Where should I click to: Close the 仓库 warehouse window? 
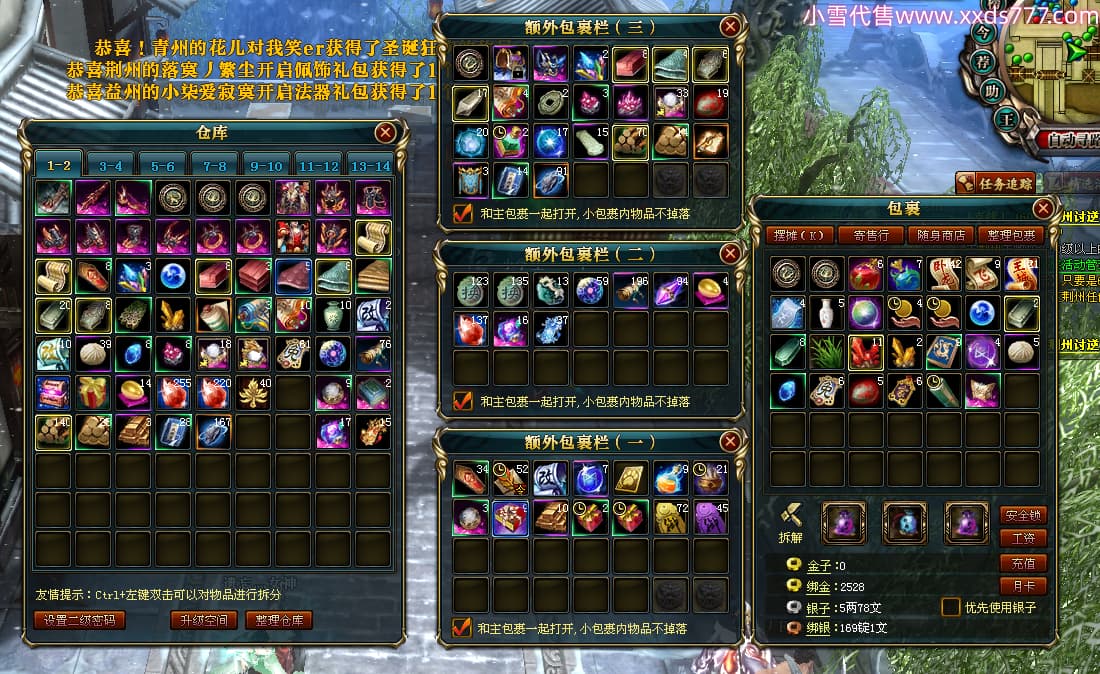coord(385,132)
